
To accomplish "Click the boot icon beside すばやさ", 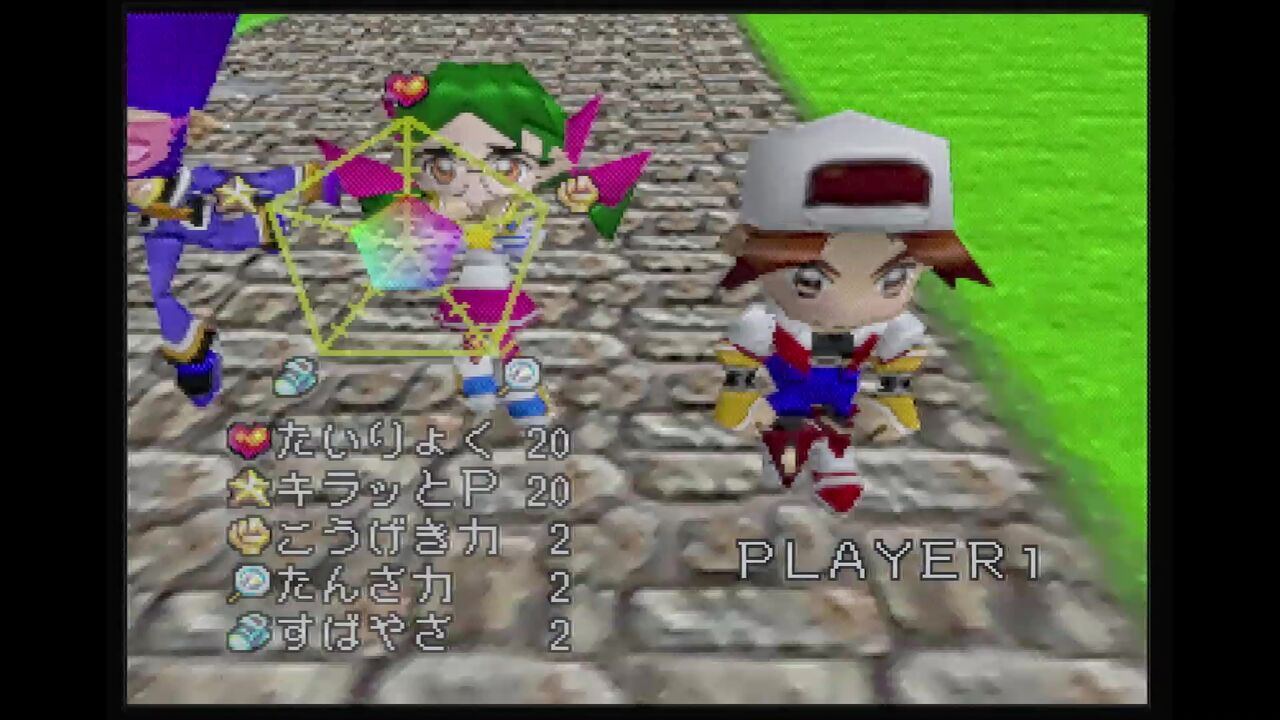I will pos(252,631).
